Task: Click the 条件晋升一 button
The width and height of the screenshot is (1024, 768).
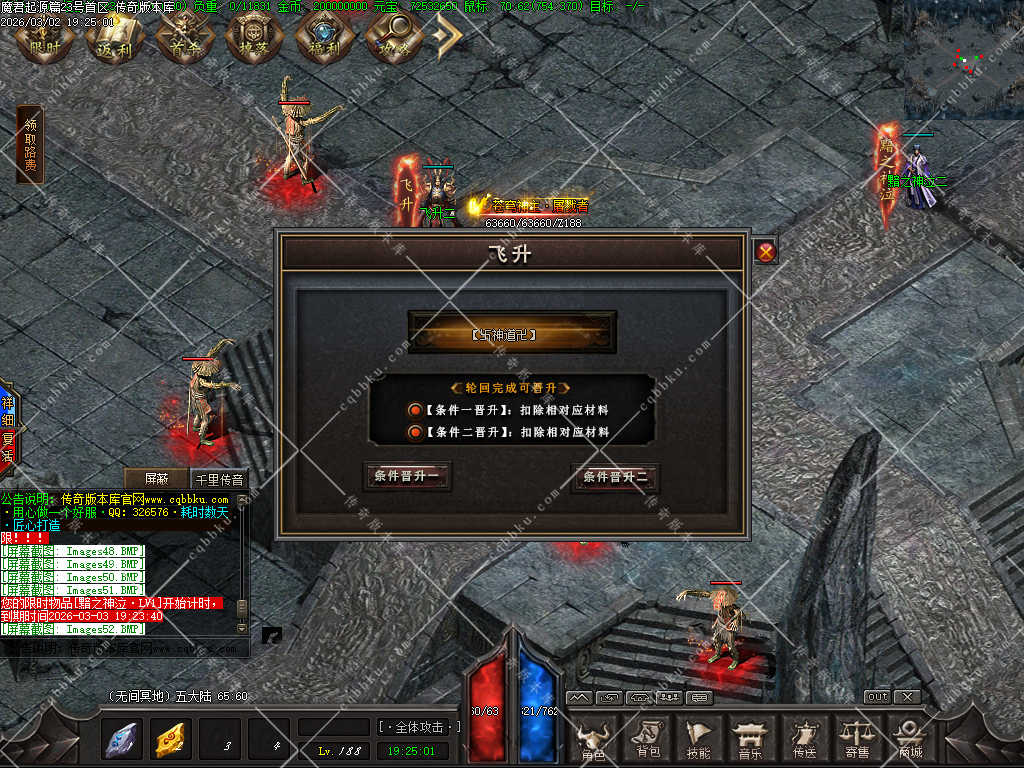Action: [x=406, y=477]
